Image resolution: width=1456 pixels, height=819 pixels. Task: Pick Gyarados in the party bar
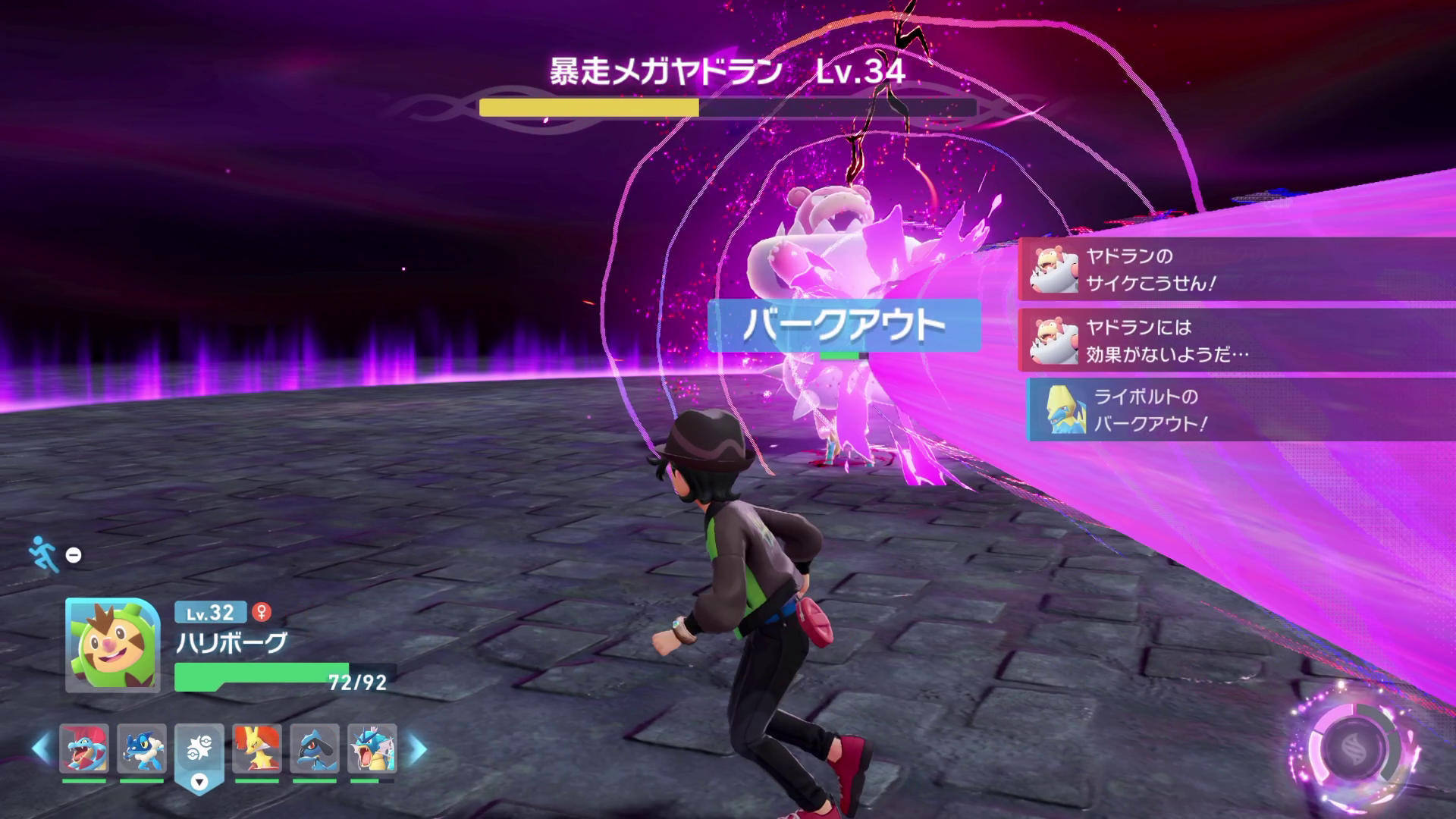click(372, 748)
